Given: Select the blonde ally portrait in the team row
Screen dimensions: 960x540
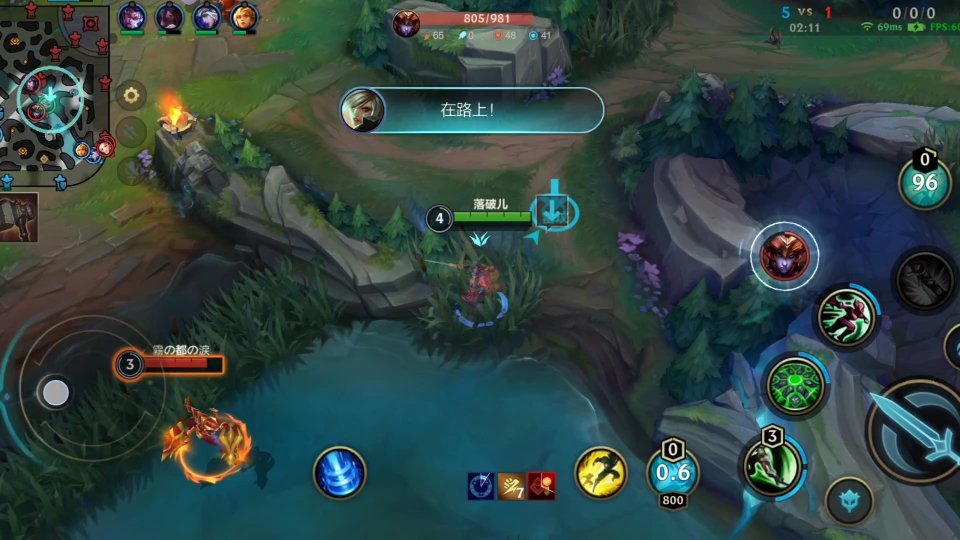Looking at the screenshot, I should 244,17.
